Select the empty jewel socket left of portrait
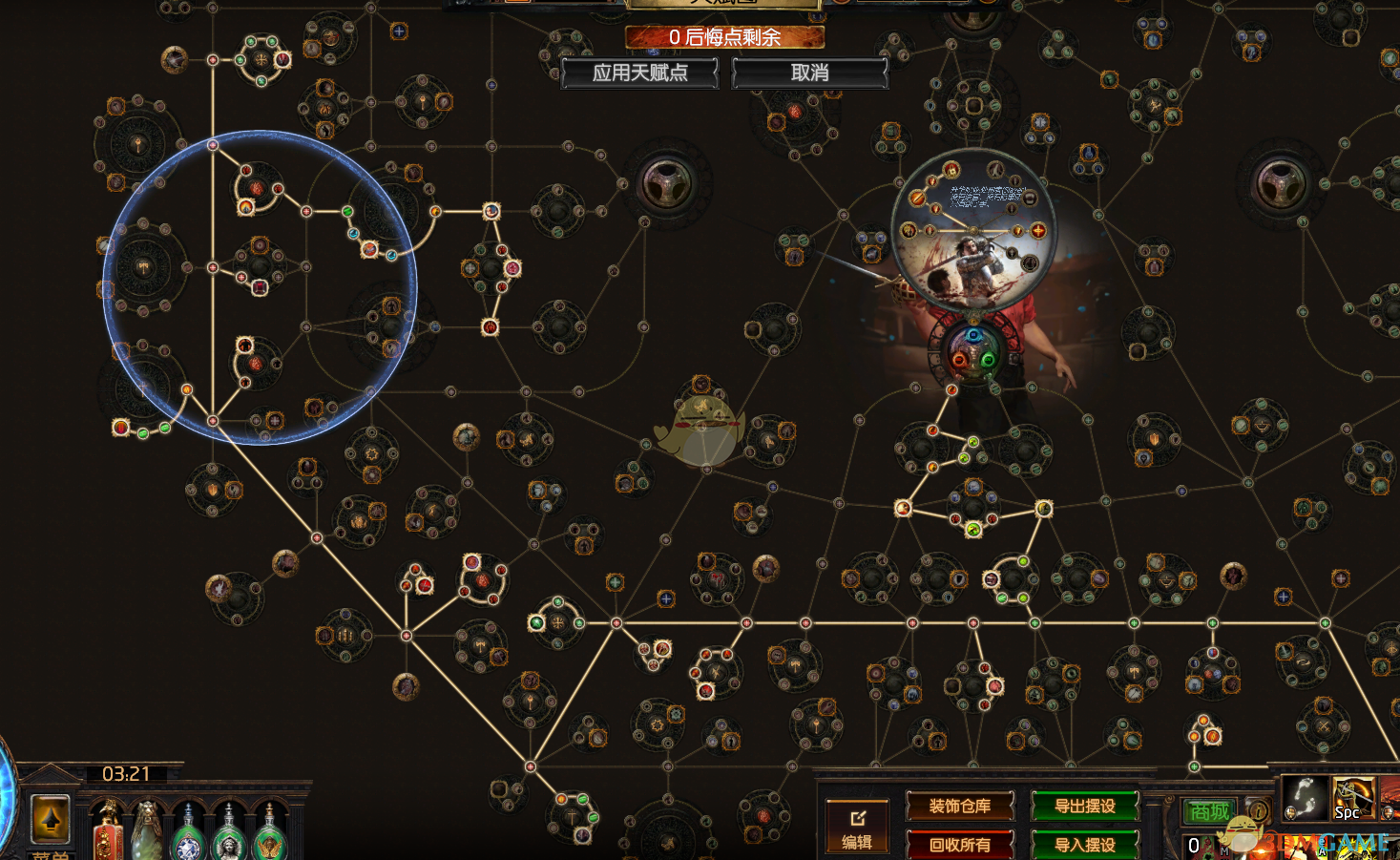The image size is (1400, 860). pos(667,183)
